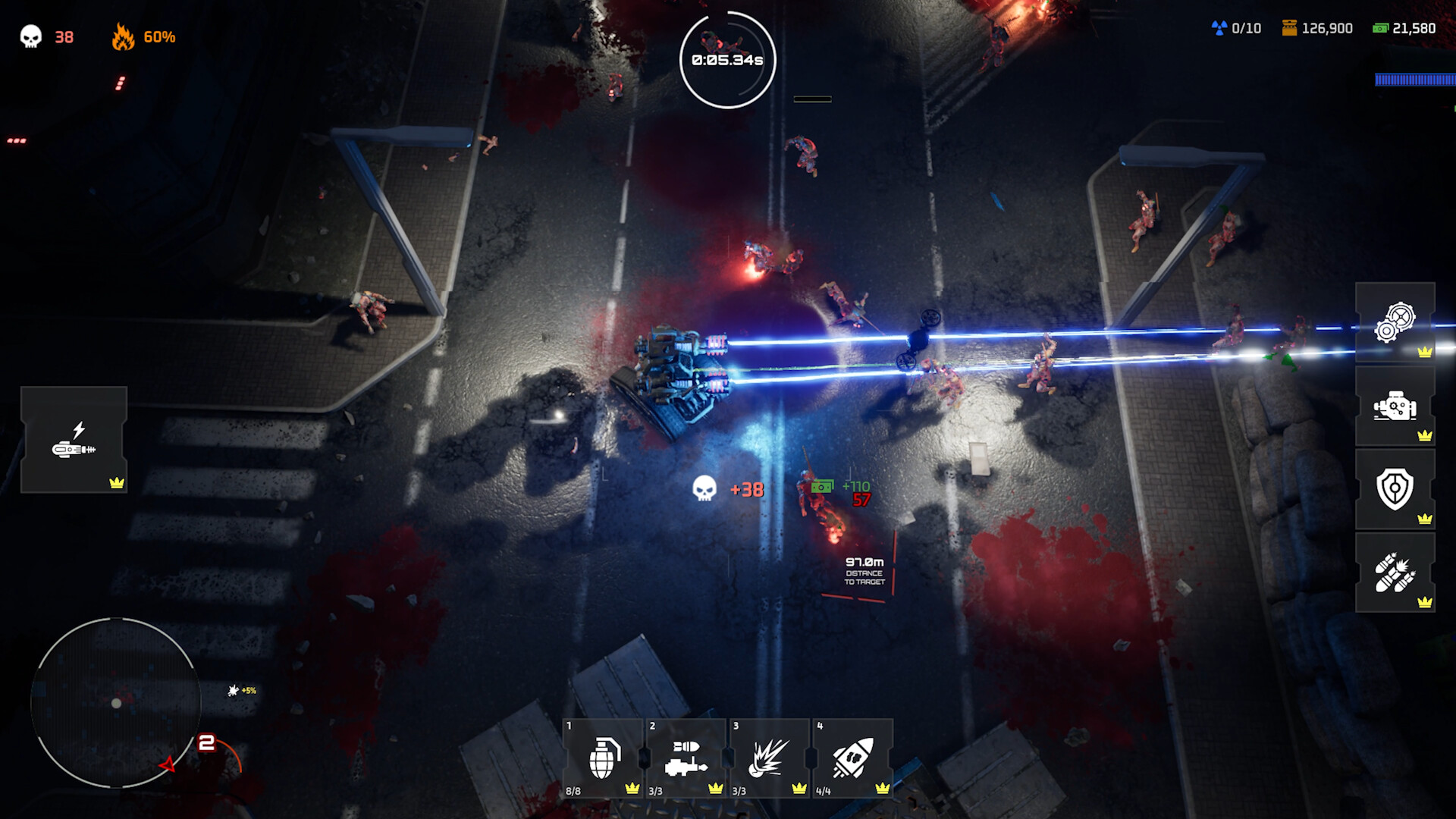The image size is (1456, 819).
Task: Select the lightning gun weapon panel
Action: [x=74, y=440]
